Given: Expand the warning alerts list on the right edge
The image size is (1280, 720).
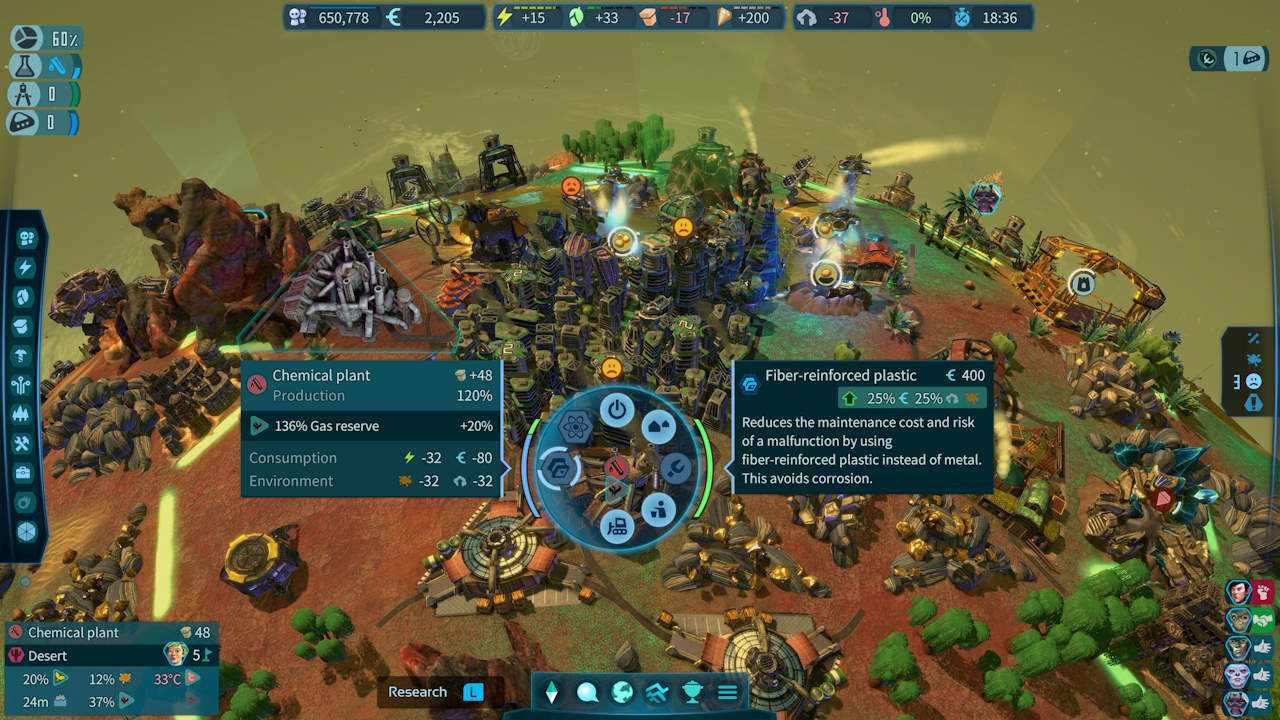Looking at the screenshot, I should pos(1253,402).
